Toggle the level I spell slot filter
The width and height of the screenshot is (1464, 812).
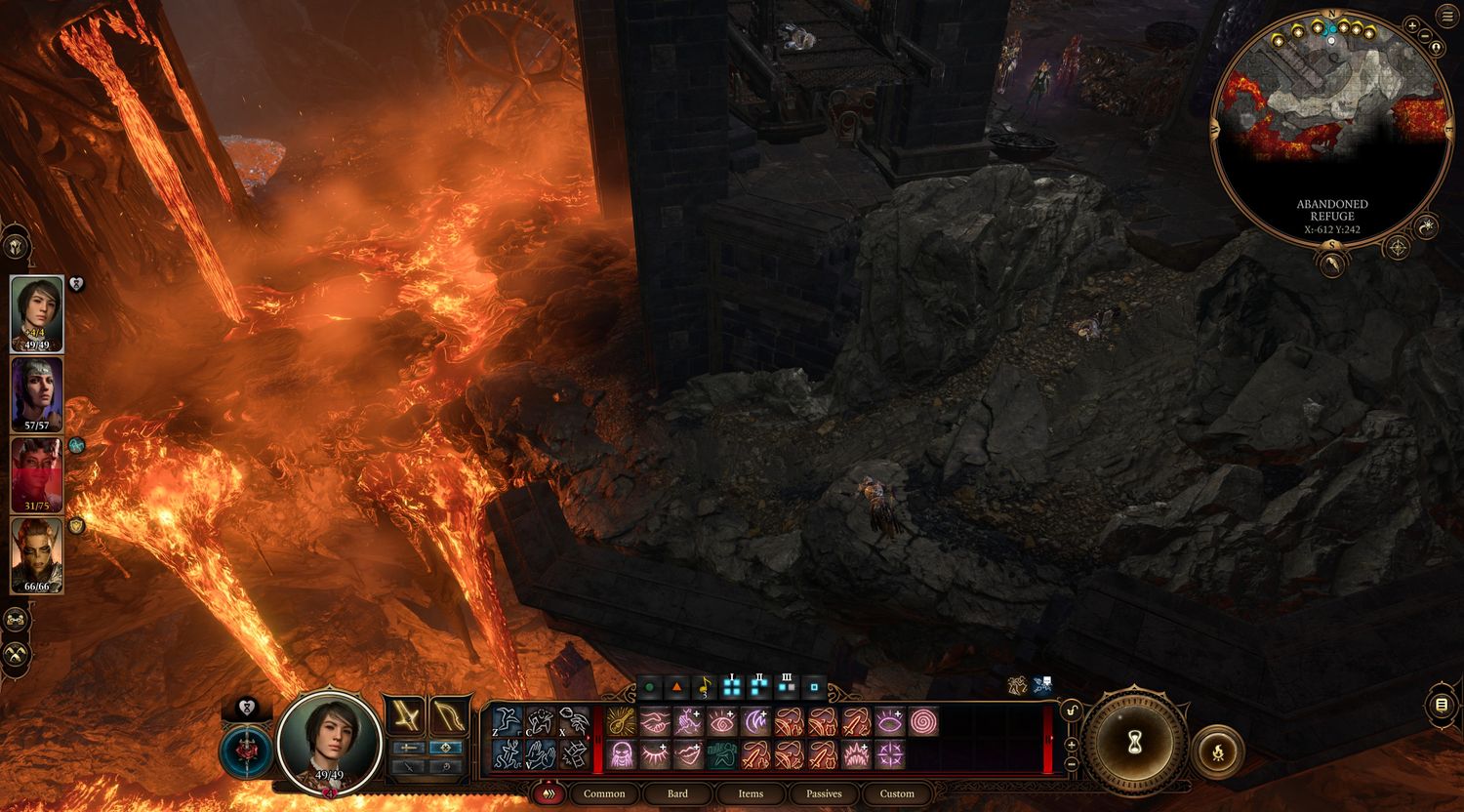tap(732, 687)
